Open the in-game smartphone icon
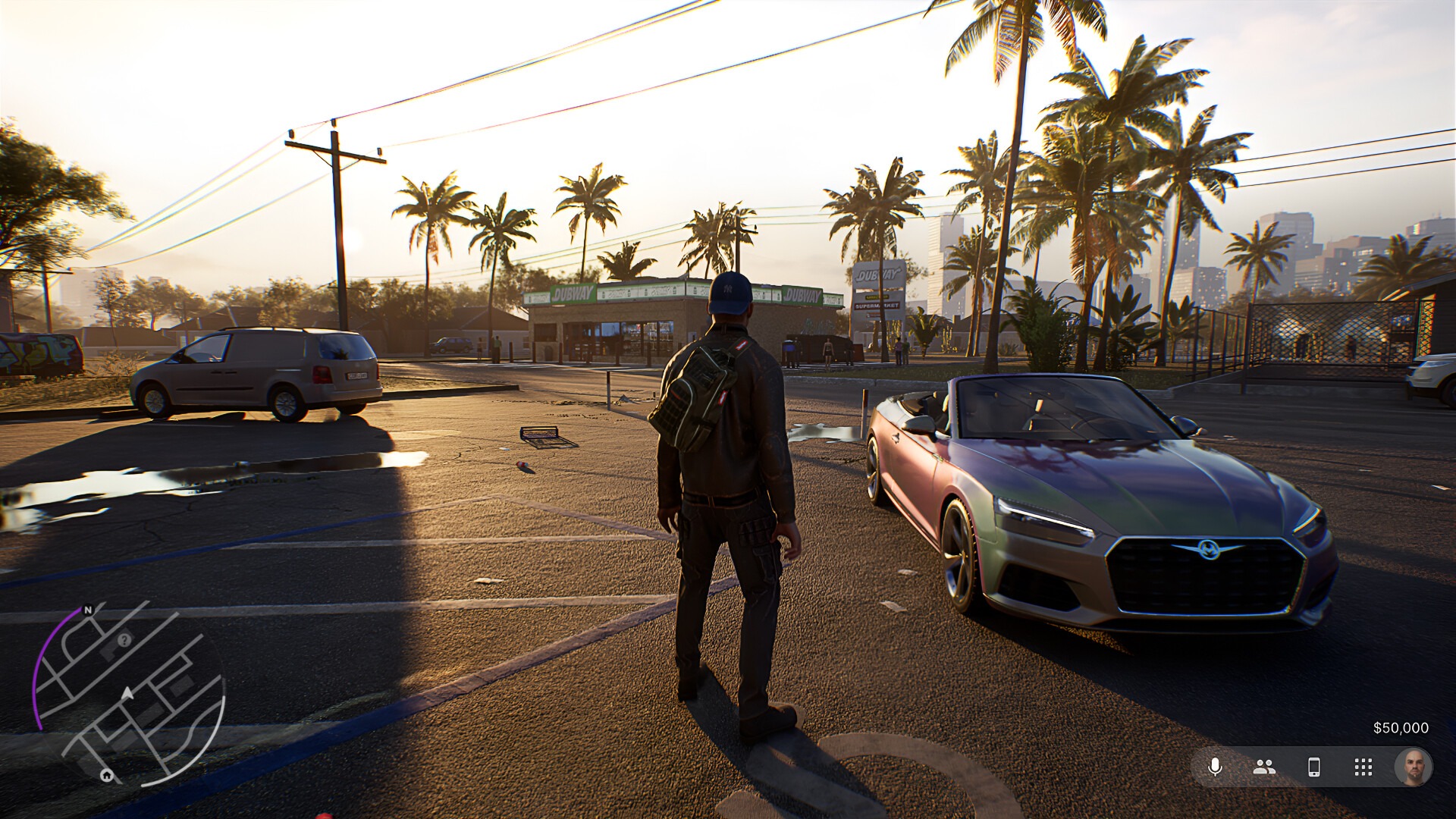This screenshot has width=1456, height=819. pyautogui.click(x=1313, y=767)
